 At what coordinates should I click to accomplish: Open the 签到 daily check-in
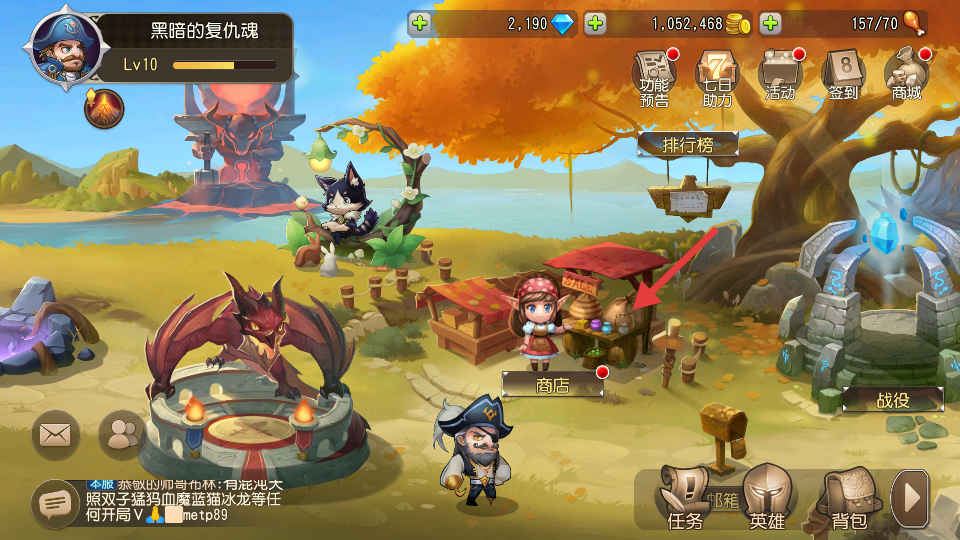[x=843, y=76]
